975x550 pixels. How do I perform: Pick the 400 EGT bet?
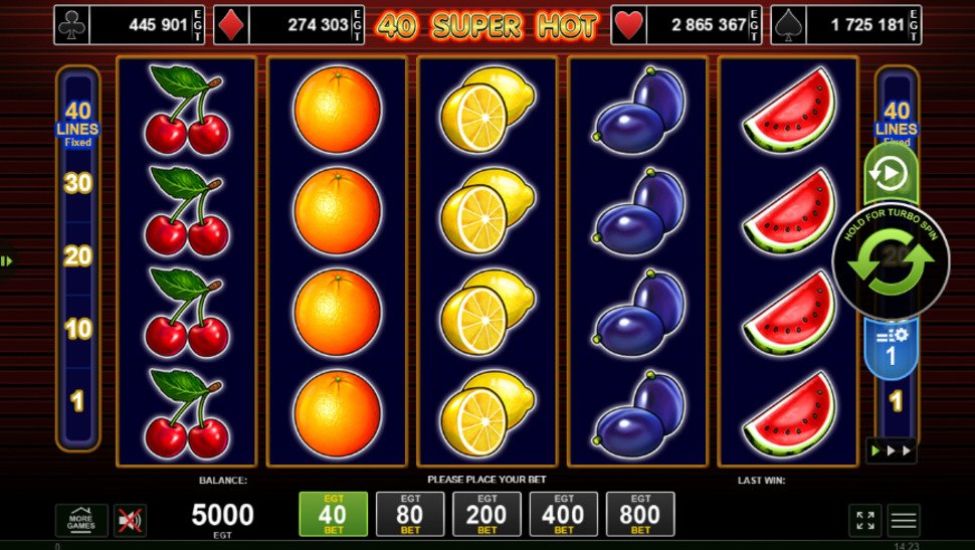pyautogui.click(x=563, y=514)
